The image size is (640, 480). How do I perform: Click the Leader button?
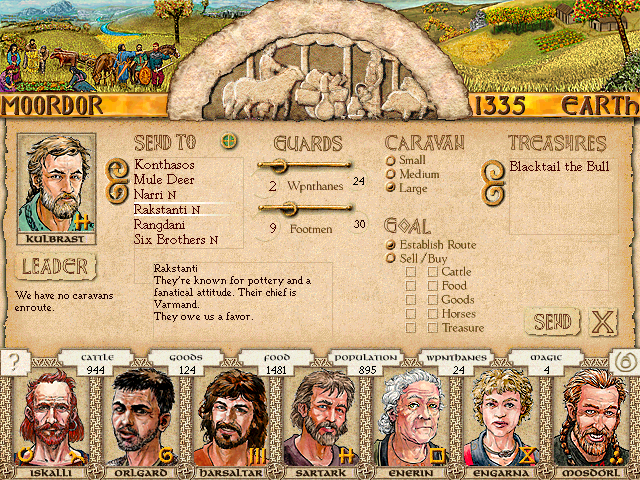[x=55, y=267]
